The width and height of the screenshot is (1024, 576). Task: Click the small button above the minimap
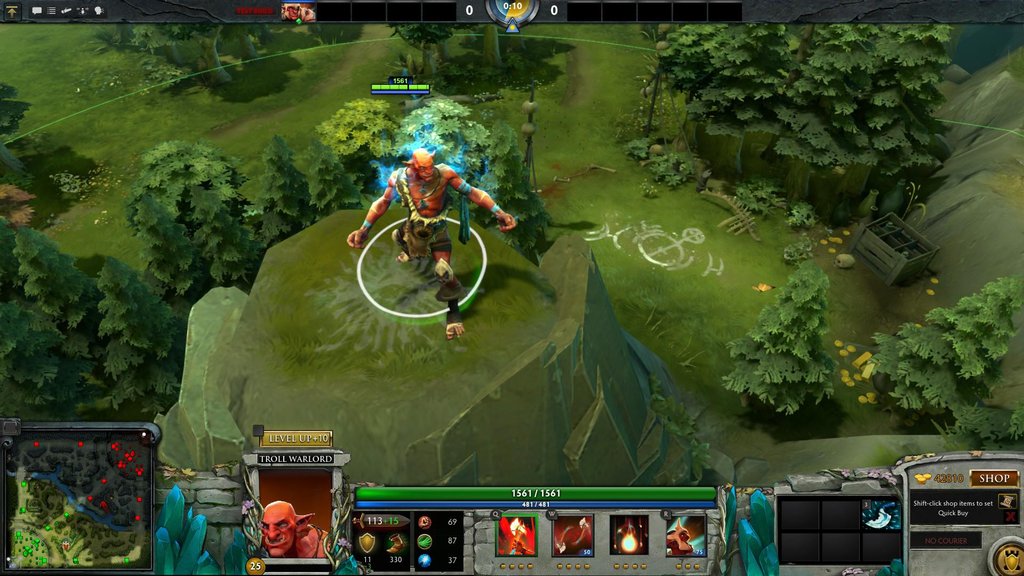click(10, 427)
